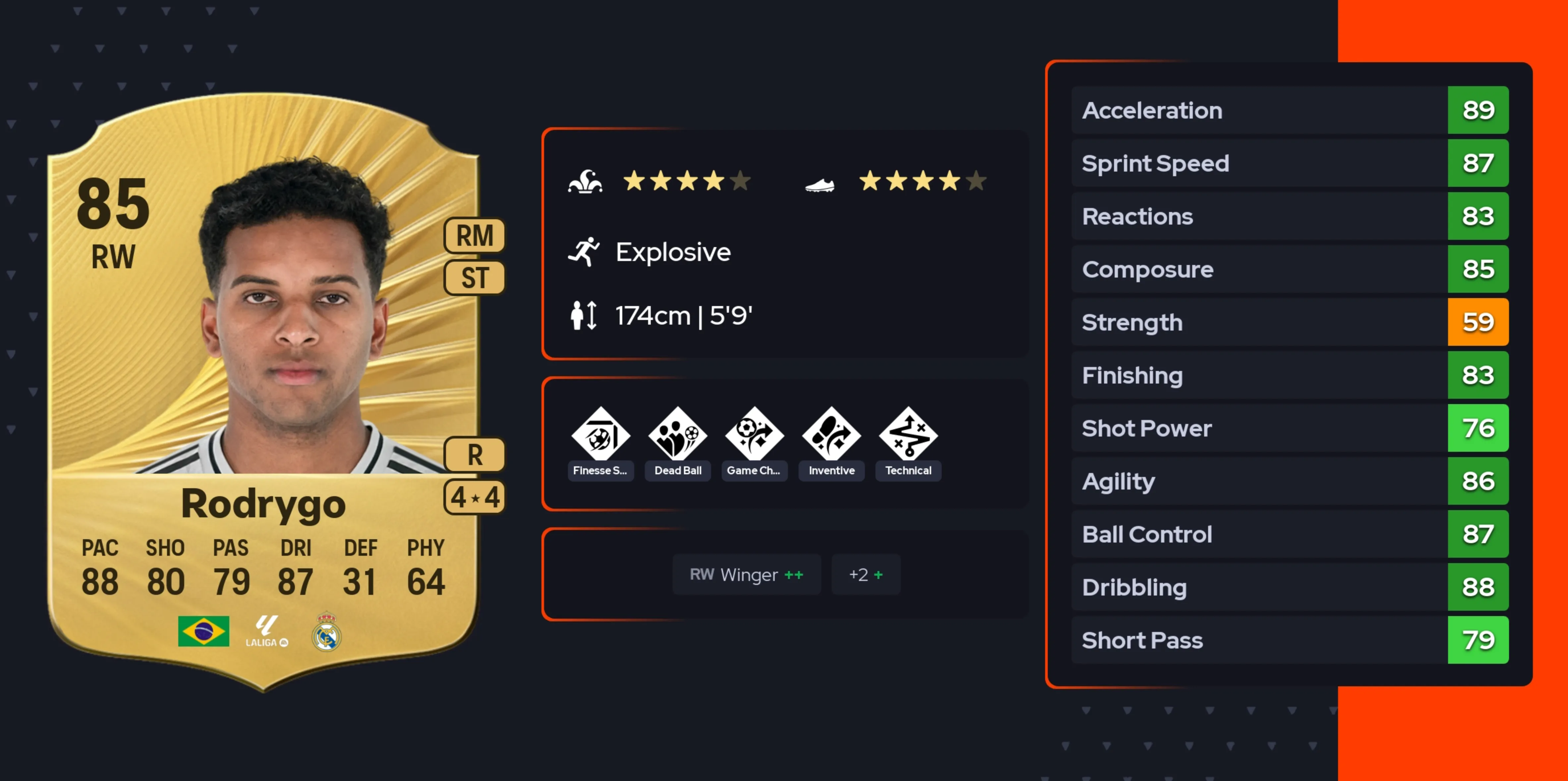The image size is (1568, 781).
Task: Select the Dead Ball playstyle icon
Action: pos(678,434)
